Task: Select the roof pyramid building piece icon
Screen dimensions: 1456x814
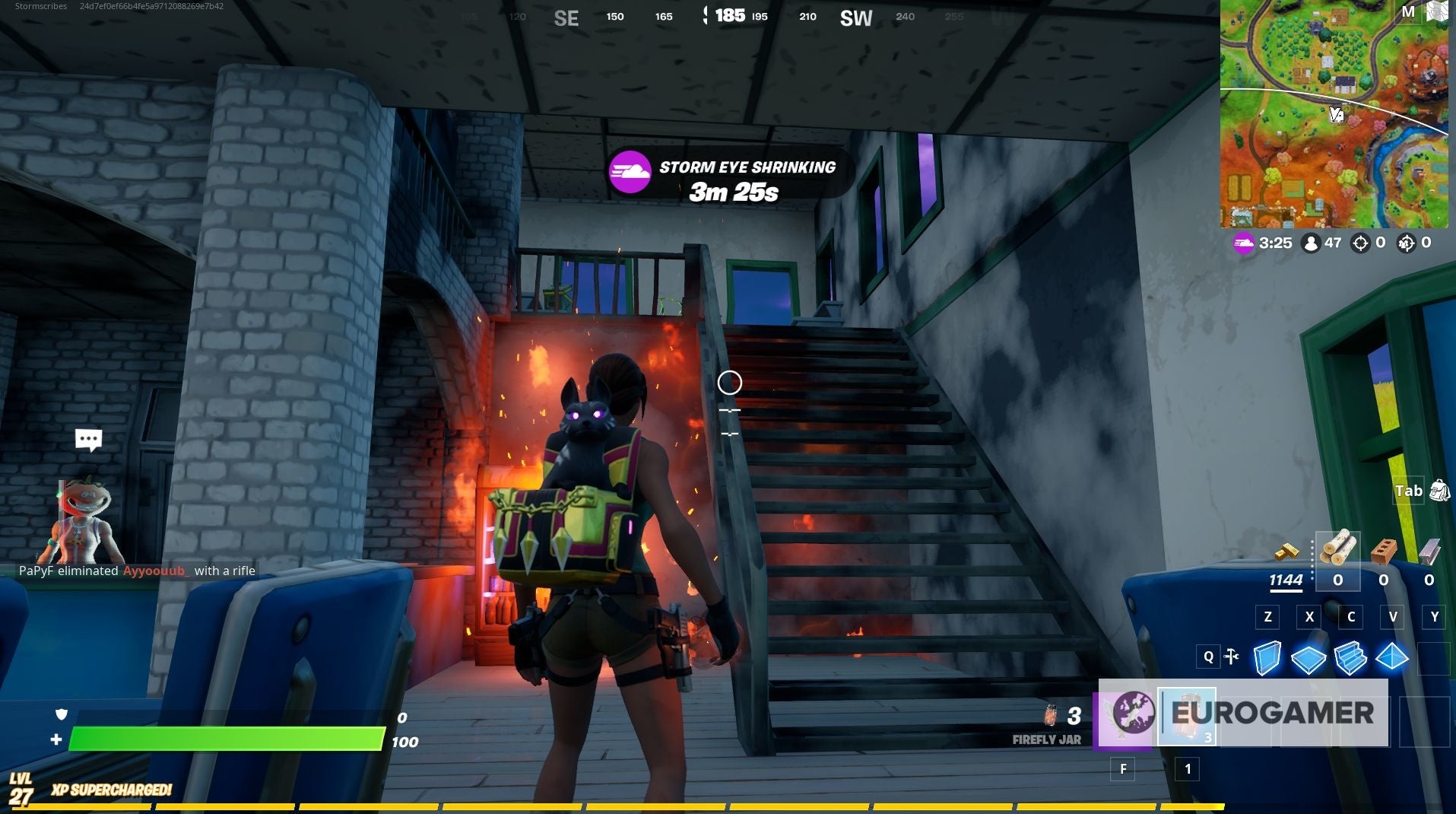Action: pyautogui.click(x=1391, y=656)
